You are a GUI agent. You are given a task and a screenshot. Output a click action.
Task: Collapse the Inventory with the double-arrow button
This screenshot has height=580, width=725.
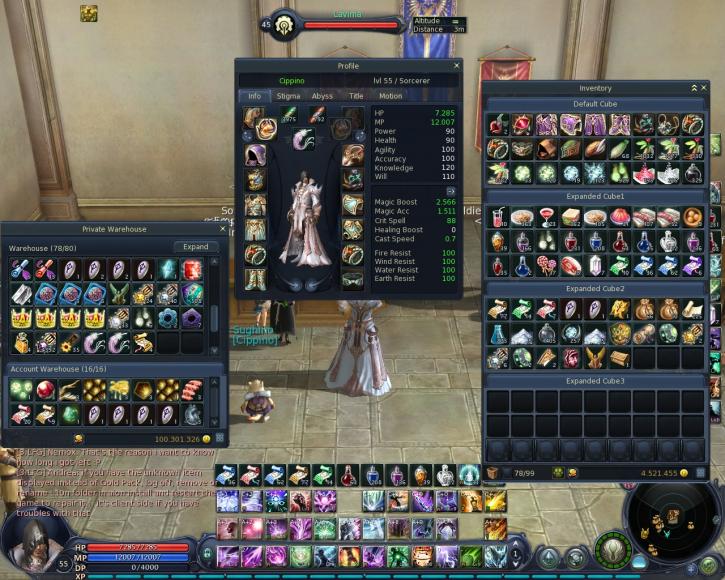(692, 88)
